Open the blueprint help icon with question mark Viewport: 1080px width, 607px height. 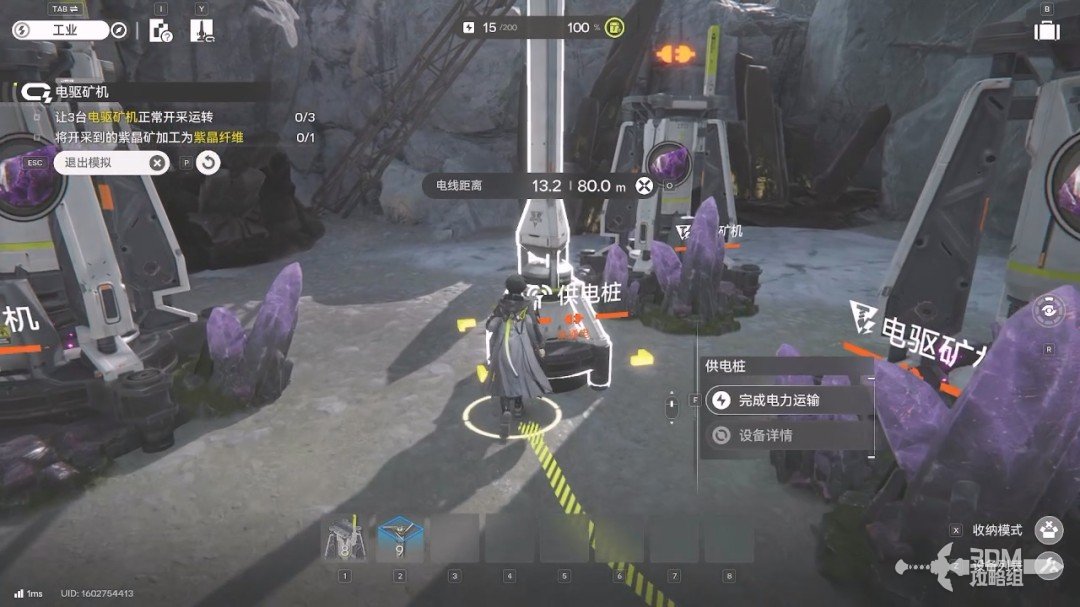160,30
